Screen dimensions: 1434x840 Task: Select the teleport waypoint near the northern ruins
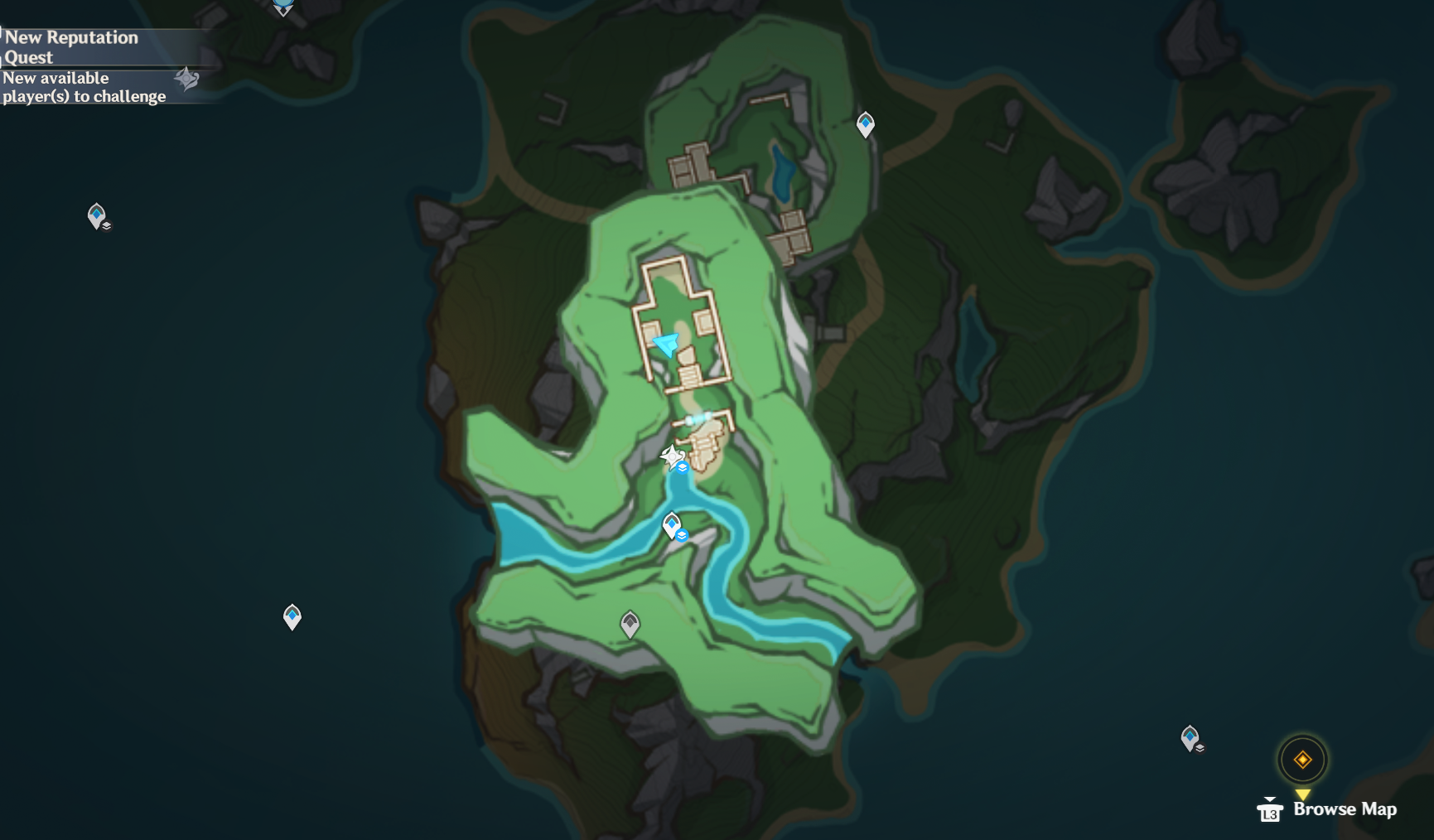pyautogui.click(x=865, y=124)
